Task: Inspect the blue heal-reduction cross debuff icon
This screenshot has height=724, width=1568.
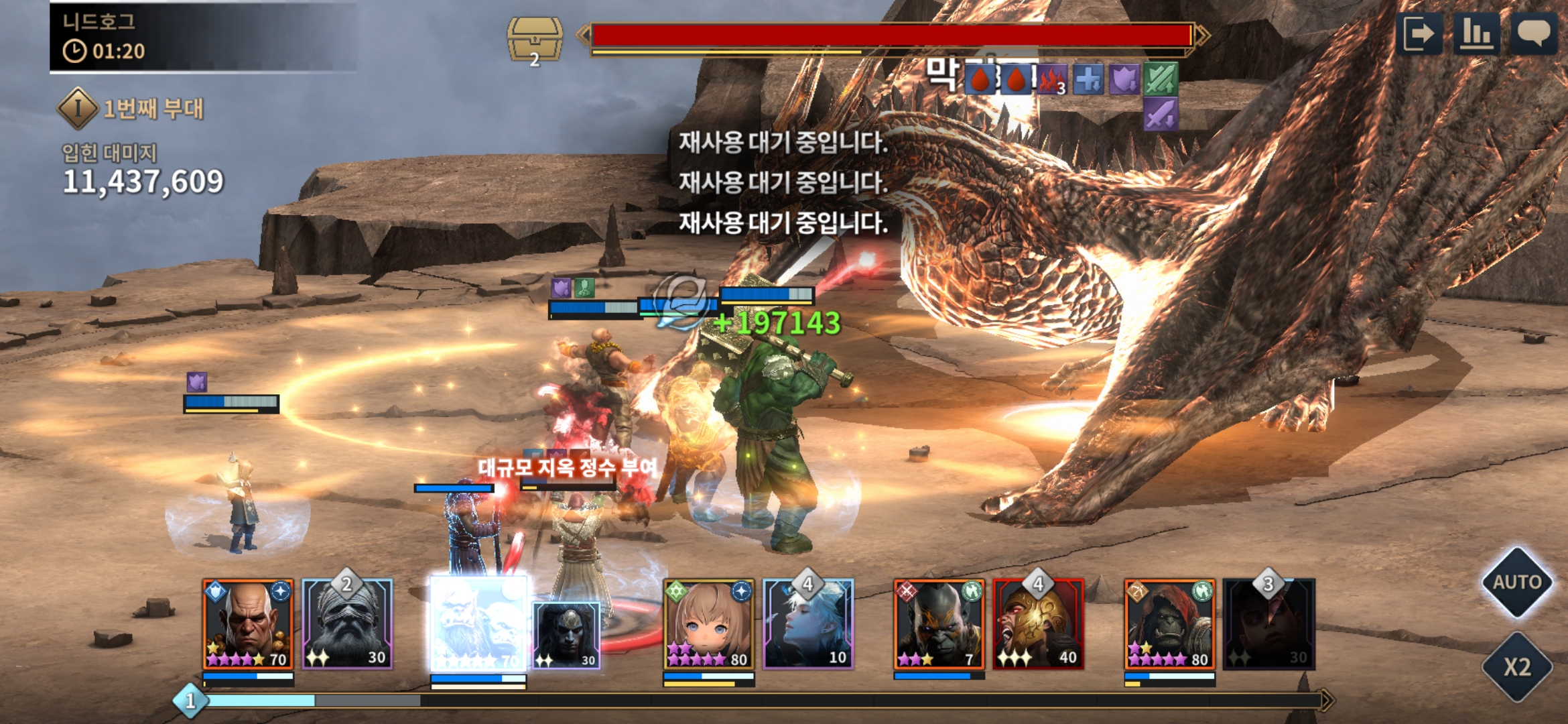Action: click(1088, 80)
